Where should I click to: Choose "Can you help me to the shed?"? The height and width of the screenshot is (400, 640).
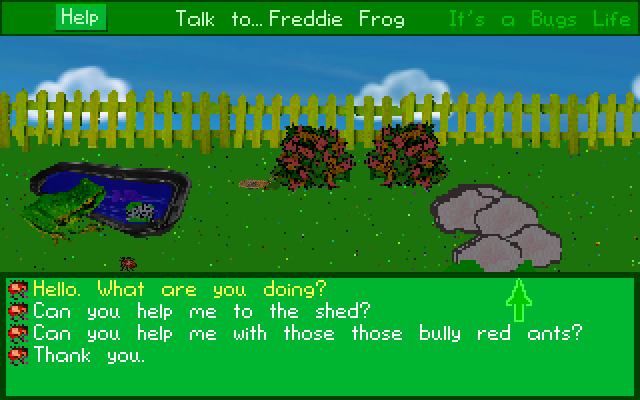coord(202,312)
